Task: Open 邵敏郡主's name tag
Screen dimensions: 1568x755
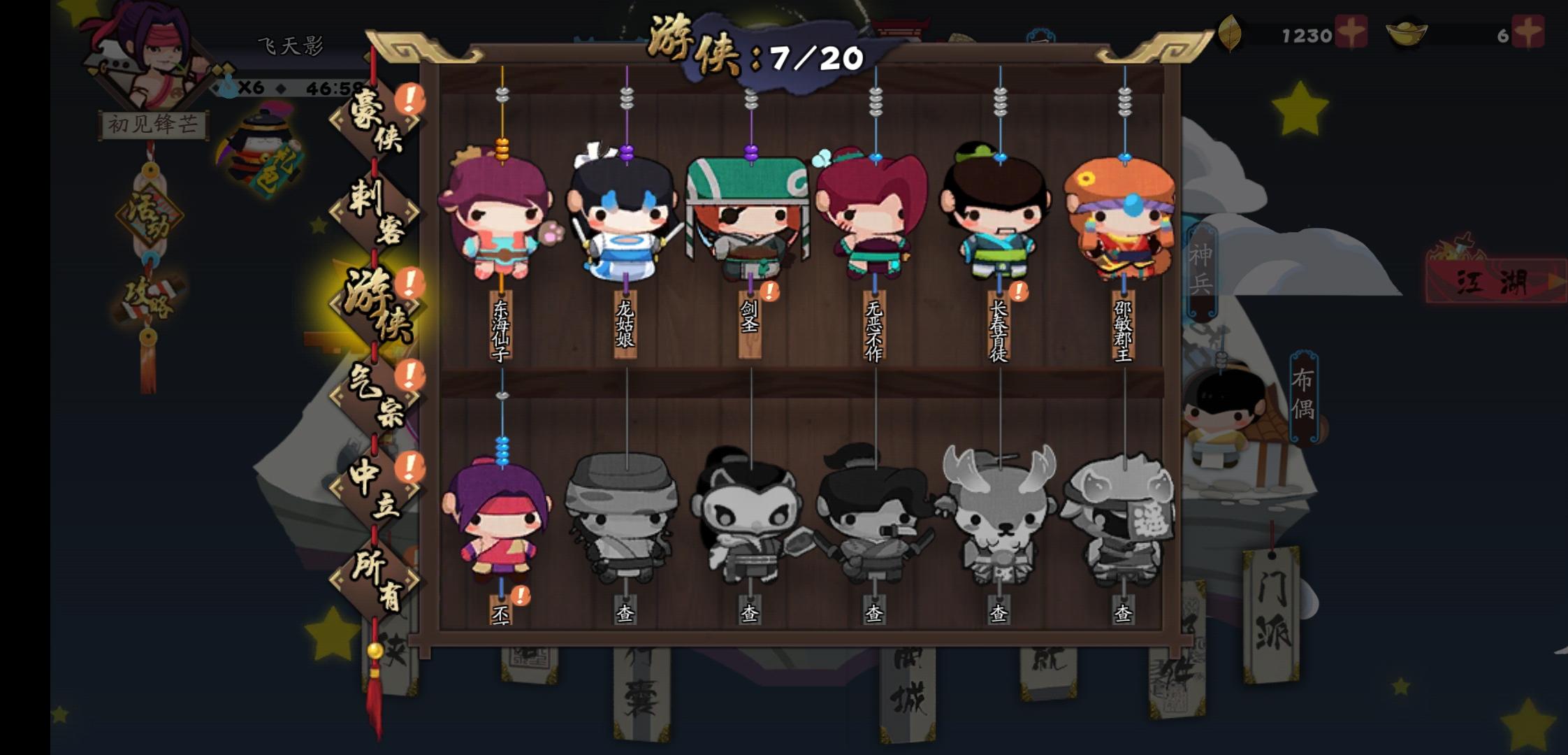Action: [x=1124, y=327]
